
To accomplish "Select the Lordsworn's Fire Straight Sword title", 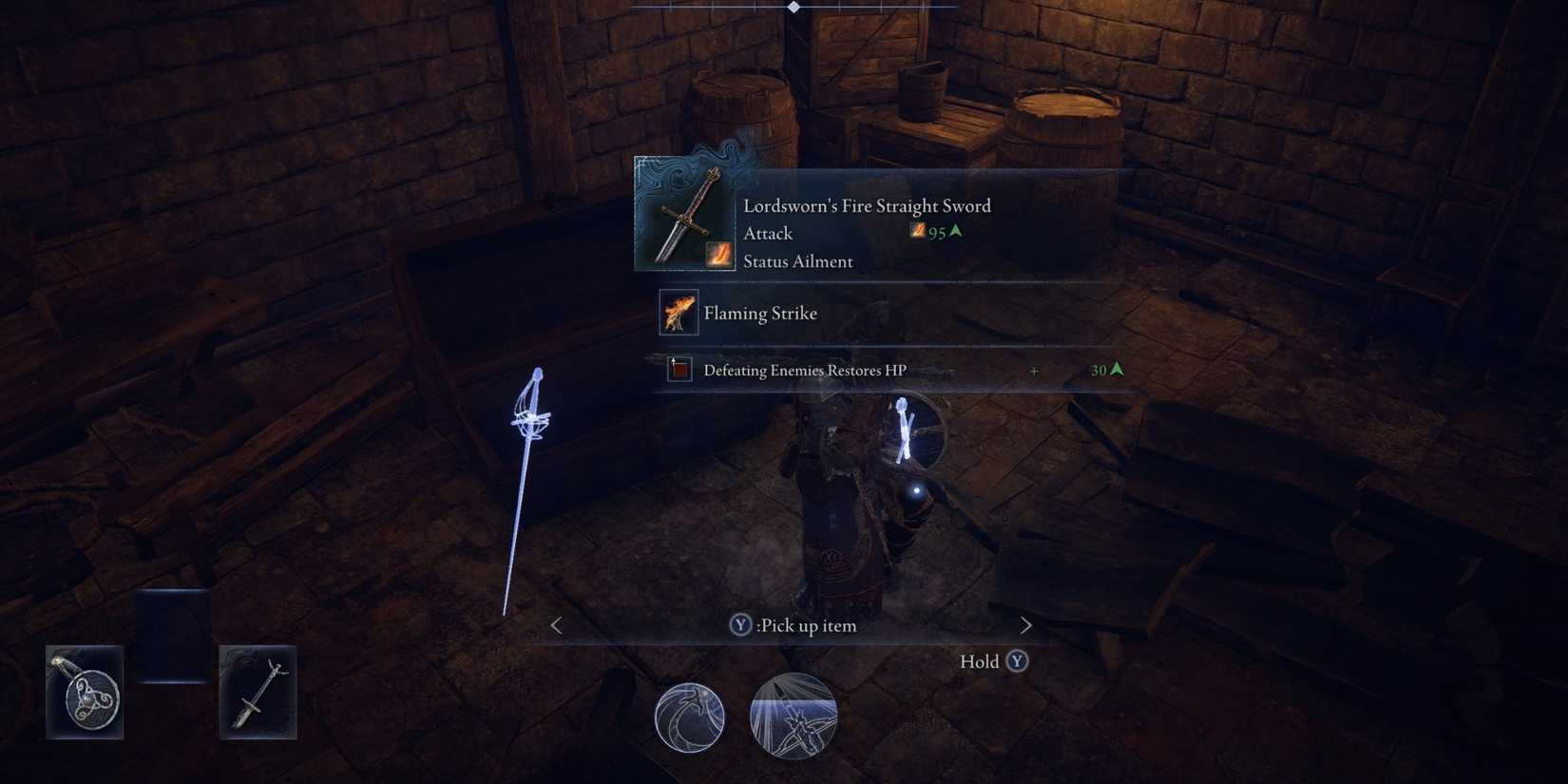I will point(867,205).
